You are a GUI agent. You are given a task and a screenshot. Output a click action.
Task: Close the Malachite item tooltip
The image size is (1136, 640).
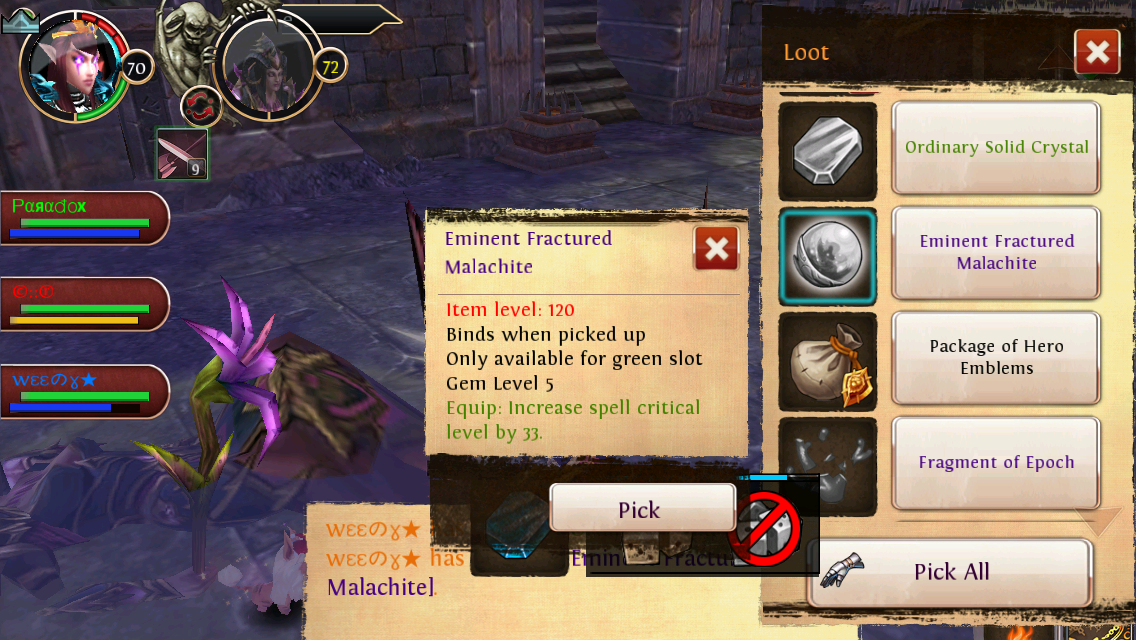point(716,249)
